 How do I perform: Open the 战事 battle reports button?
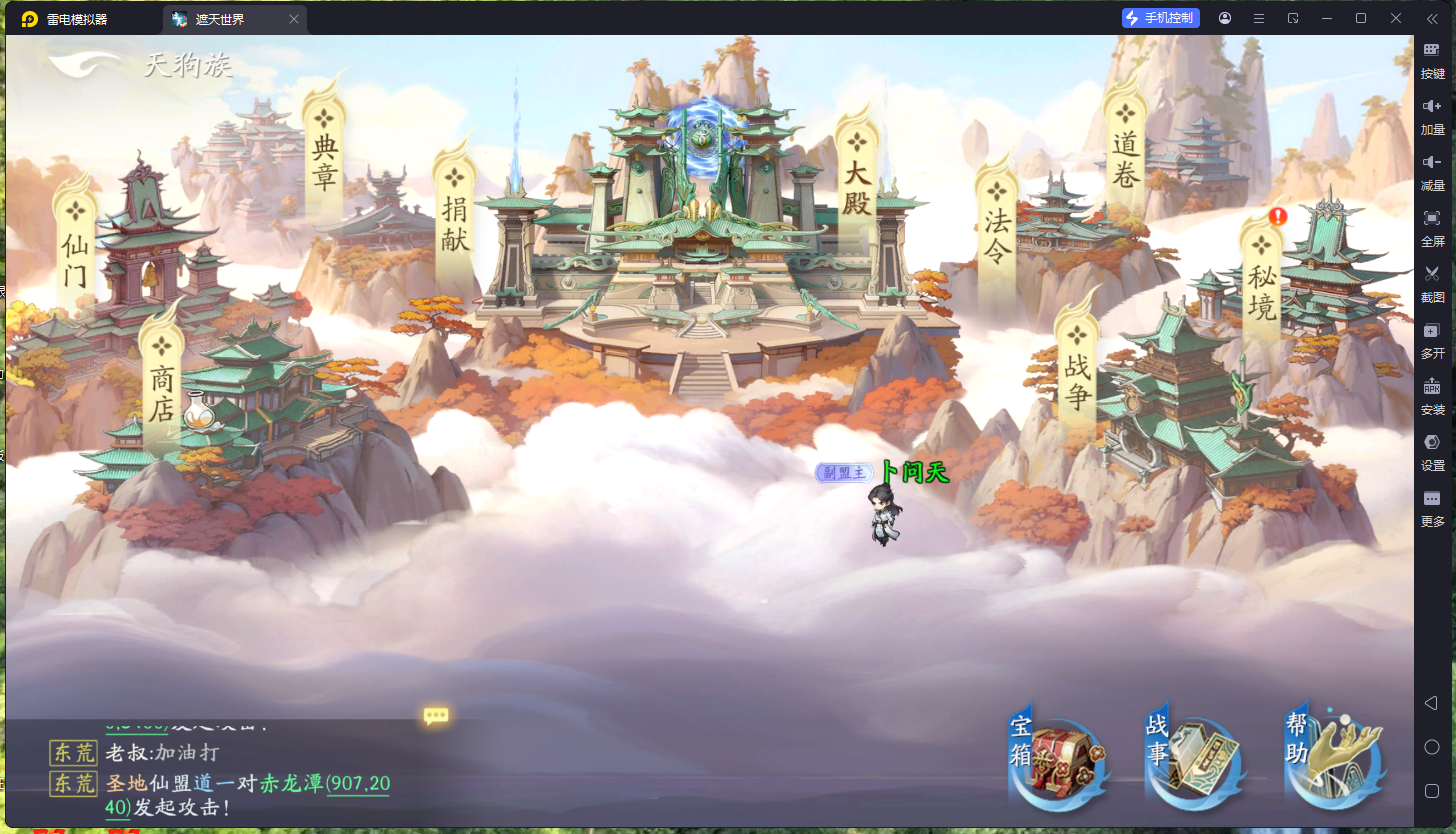tap(1197, 757)
